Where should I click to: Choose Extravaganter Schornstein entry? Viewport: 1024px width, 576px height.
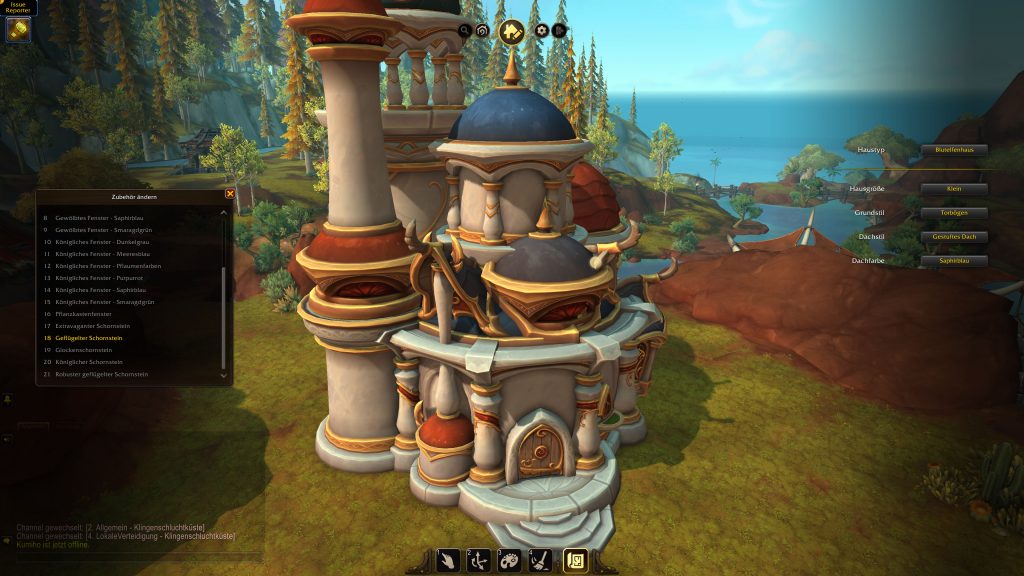[x=92, y=326]
